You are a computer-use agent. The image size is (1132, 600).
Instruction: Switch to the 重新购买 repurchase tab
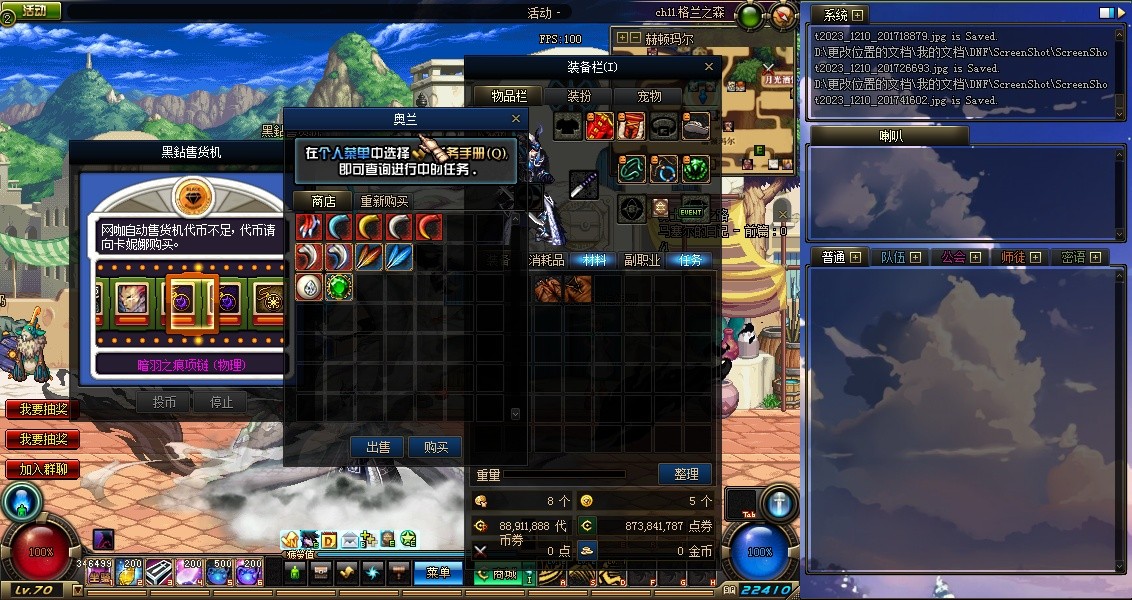coord(384,201)
